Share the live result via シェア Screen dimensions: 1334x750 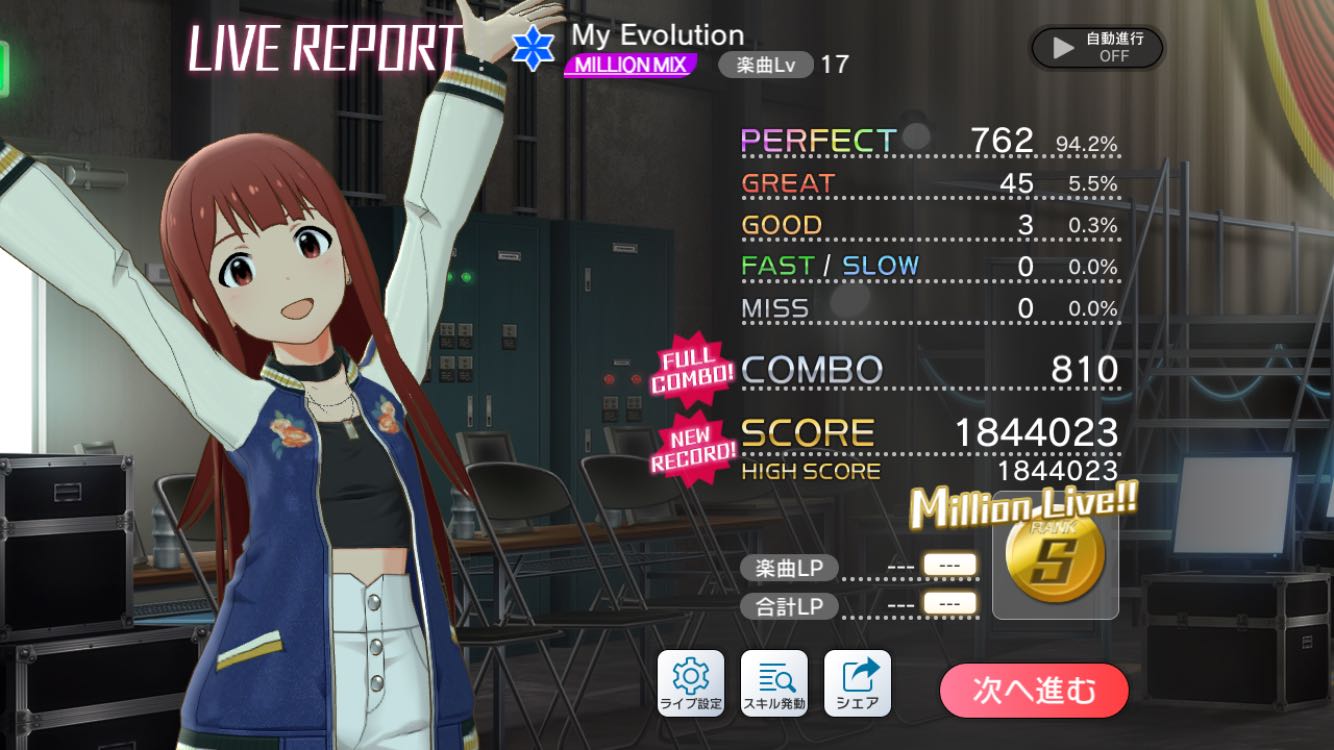857,683
